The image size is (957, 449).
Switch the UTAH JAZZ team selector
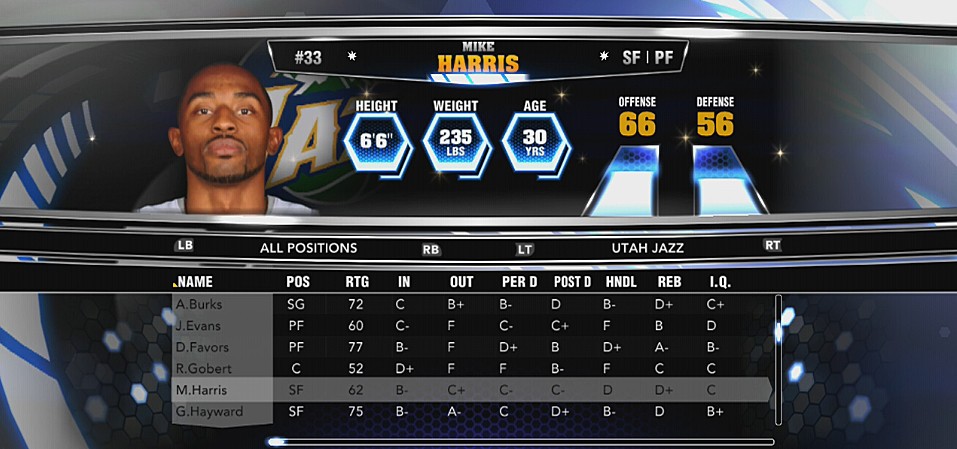[x=647, y=247]
